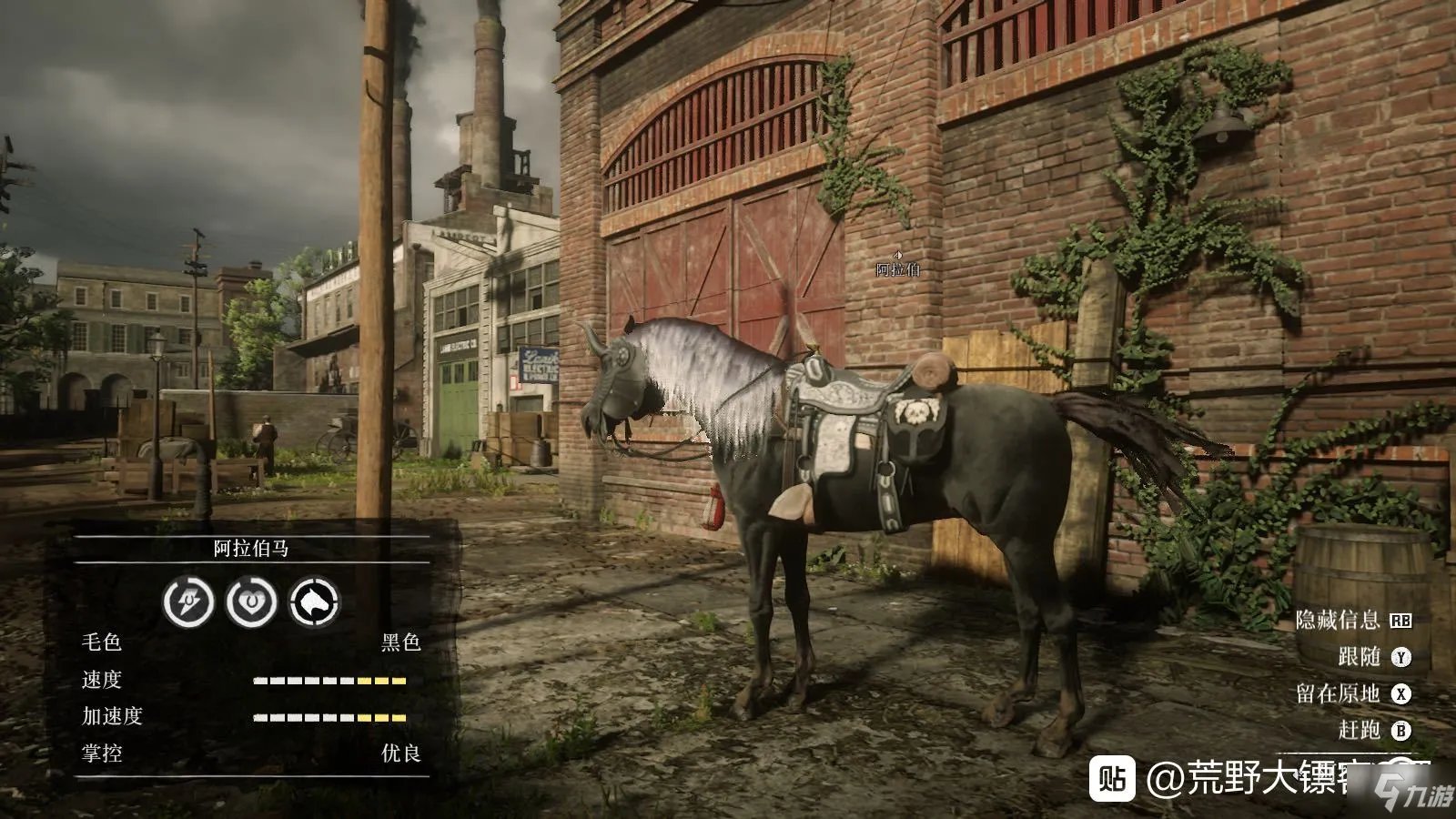Select the horse stamina core icon
This screenshot has height=819, width=1456.
188,602
